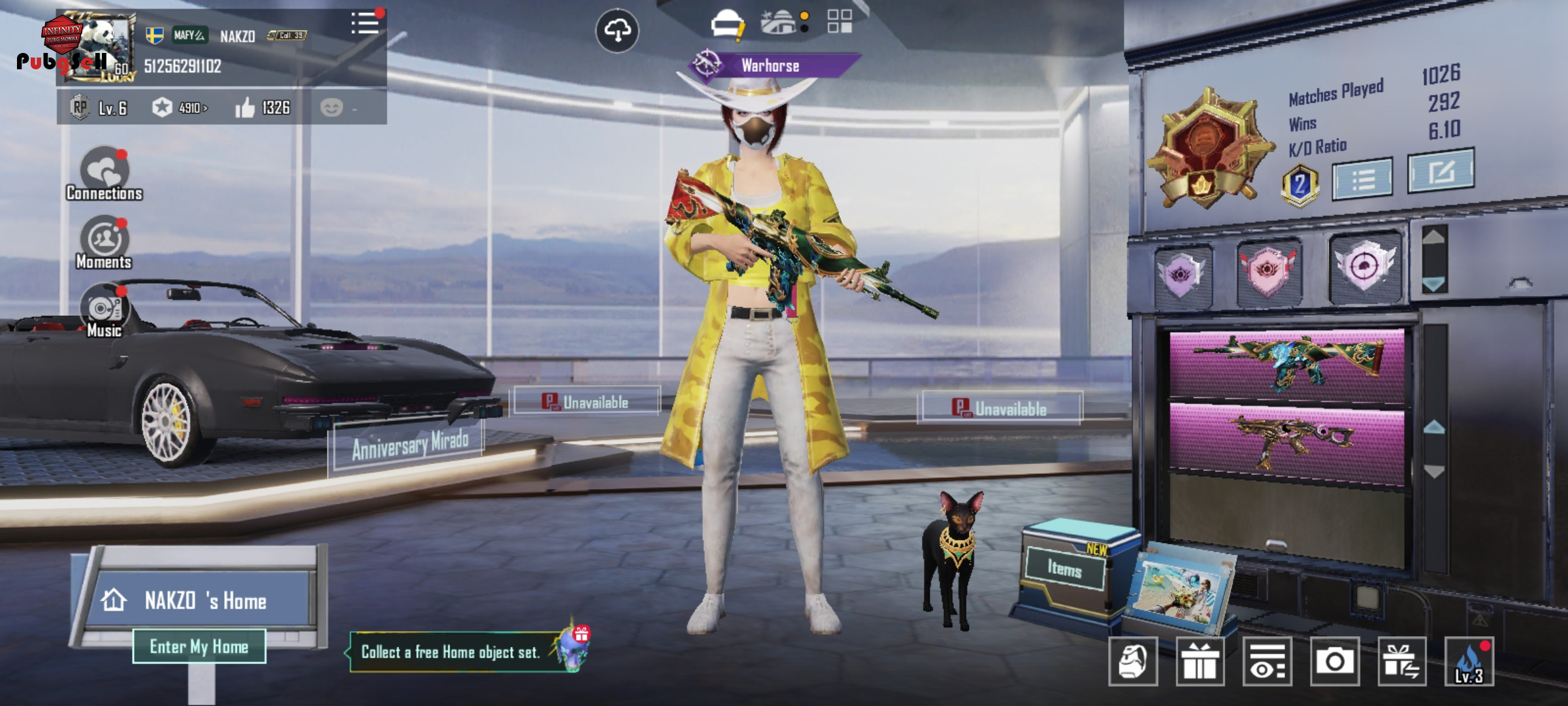Open the statistics list button

tap(1362, 178)
